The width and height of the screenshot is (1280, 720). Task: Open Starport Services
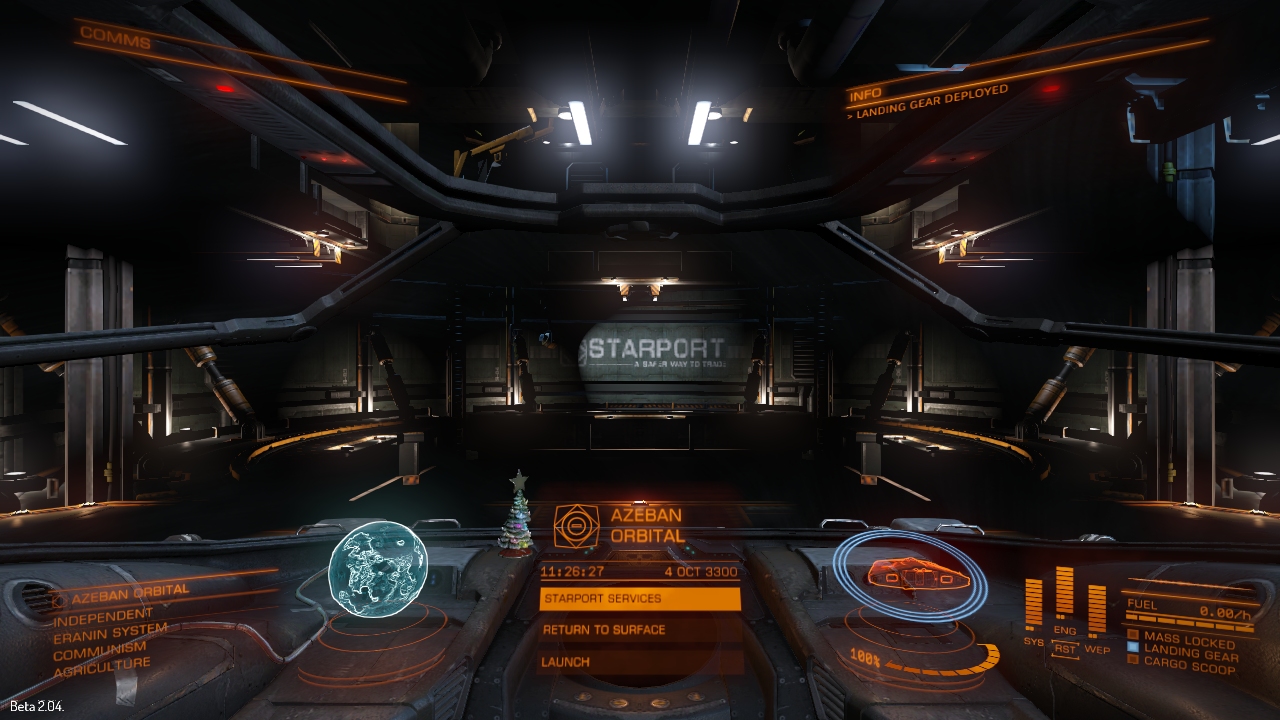pyautogui.click(x=640, y=599)
